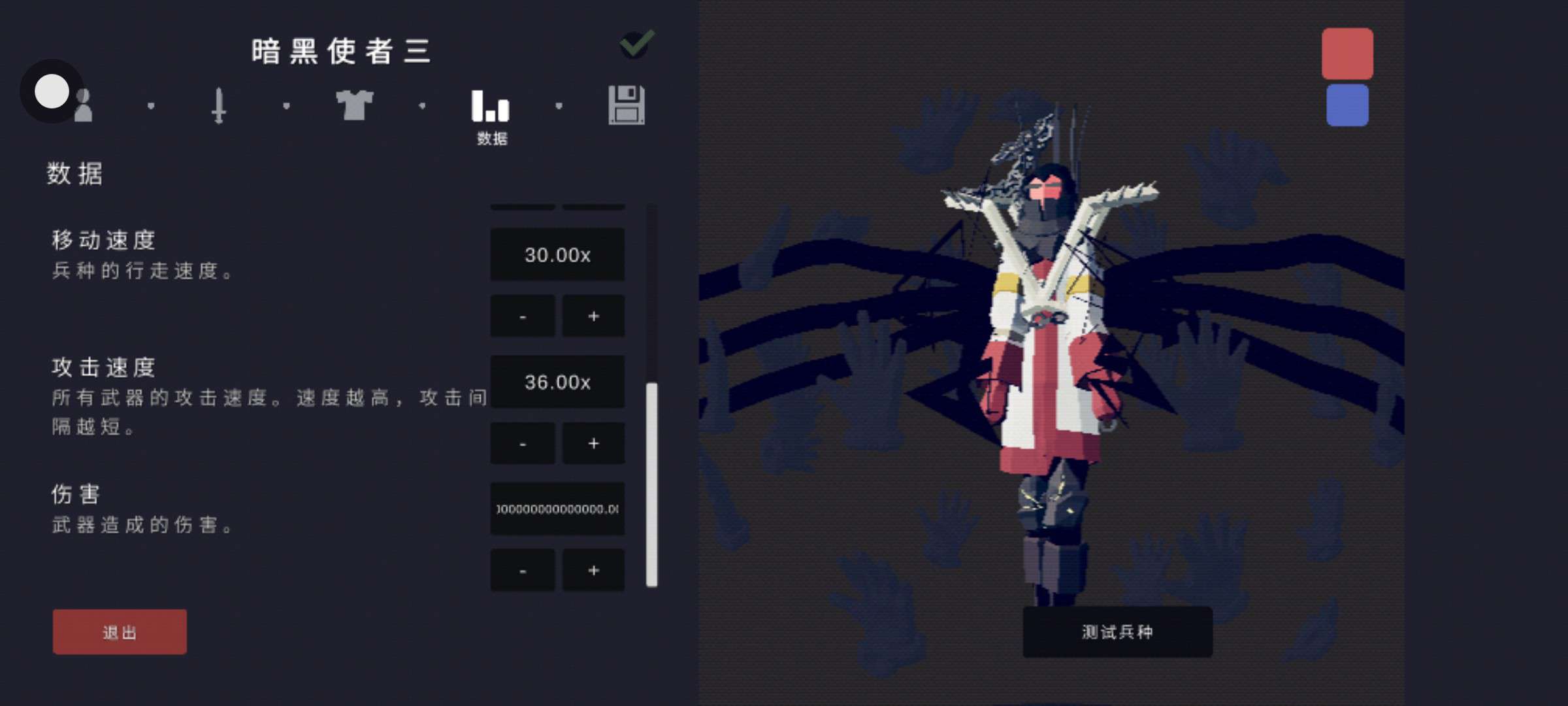Raise 攻击速度 using the plus button
1568x706 pixels.
point(593,444)
